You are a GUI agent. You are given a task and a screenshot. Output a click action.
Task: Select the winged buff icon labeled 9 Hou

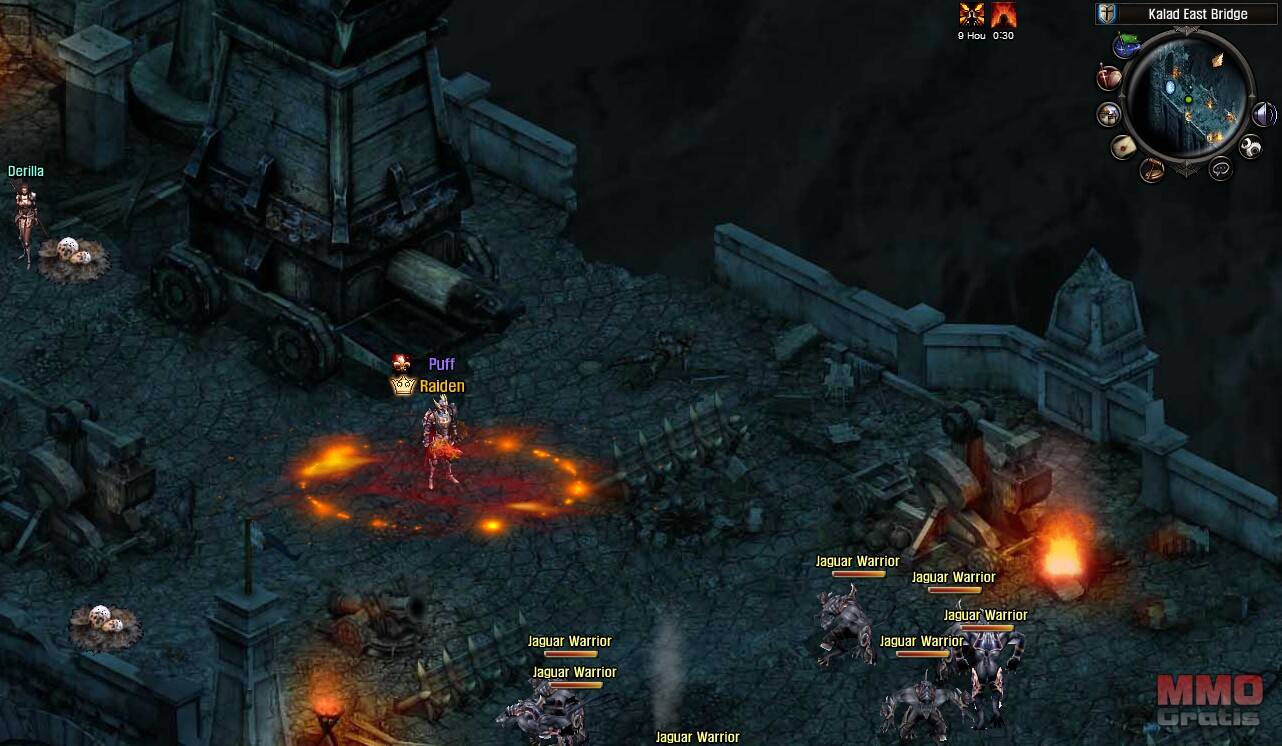(x=971, y=15)
